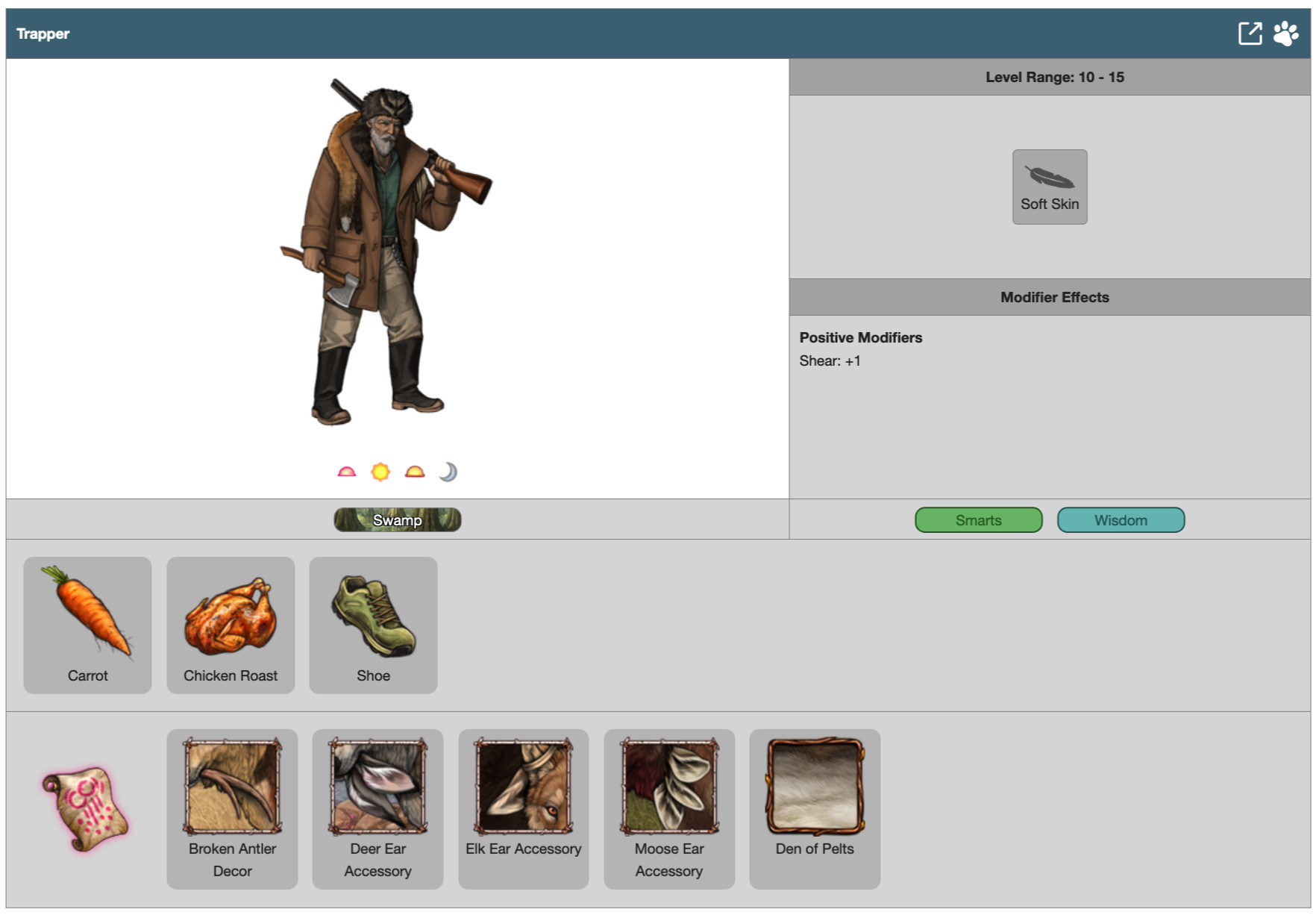Click the pink glowing scroll icon
The image size is (1316, 915).
tap(85, 809)
